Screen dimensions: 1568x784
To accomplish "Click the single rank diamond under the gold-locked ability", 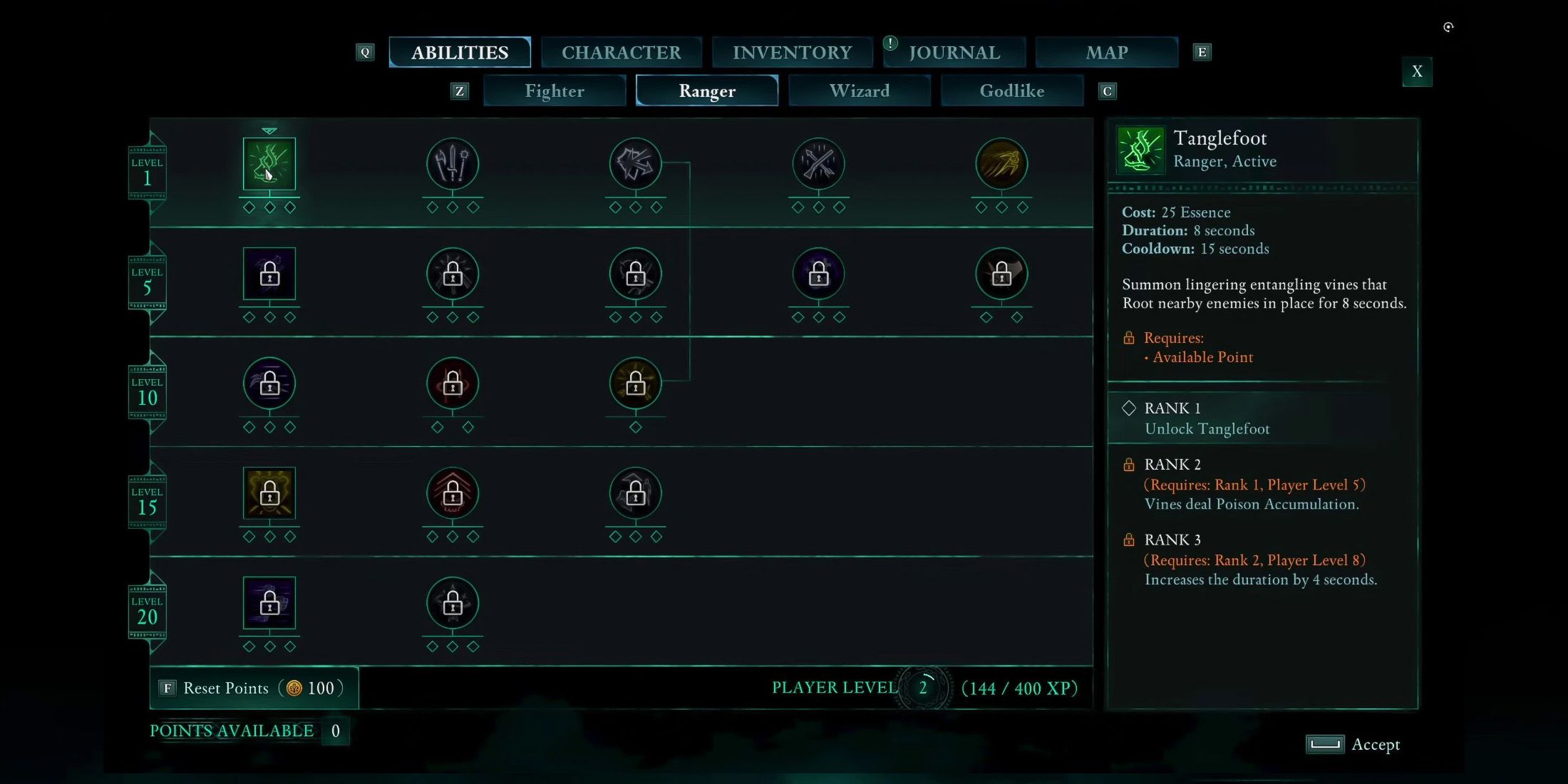I will click(x=635, y=428).
